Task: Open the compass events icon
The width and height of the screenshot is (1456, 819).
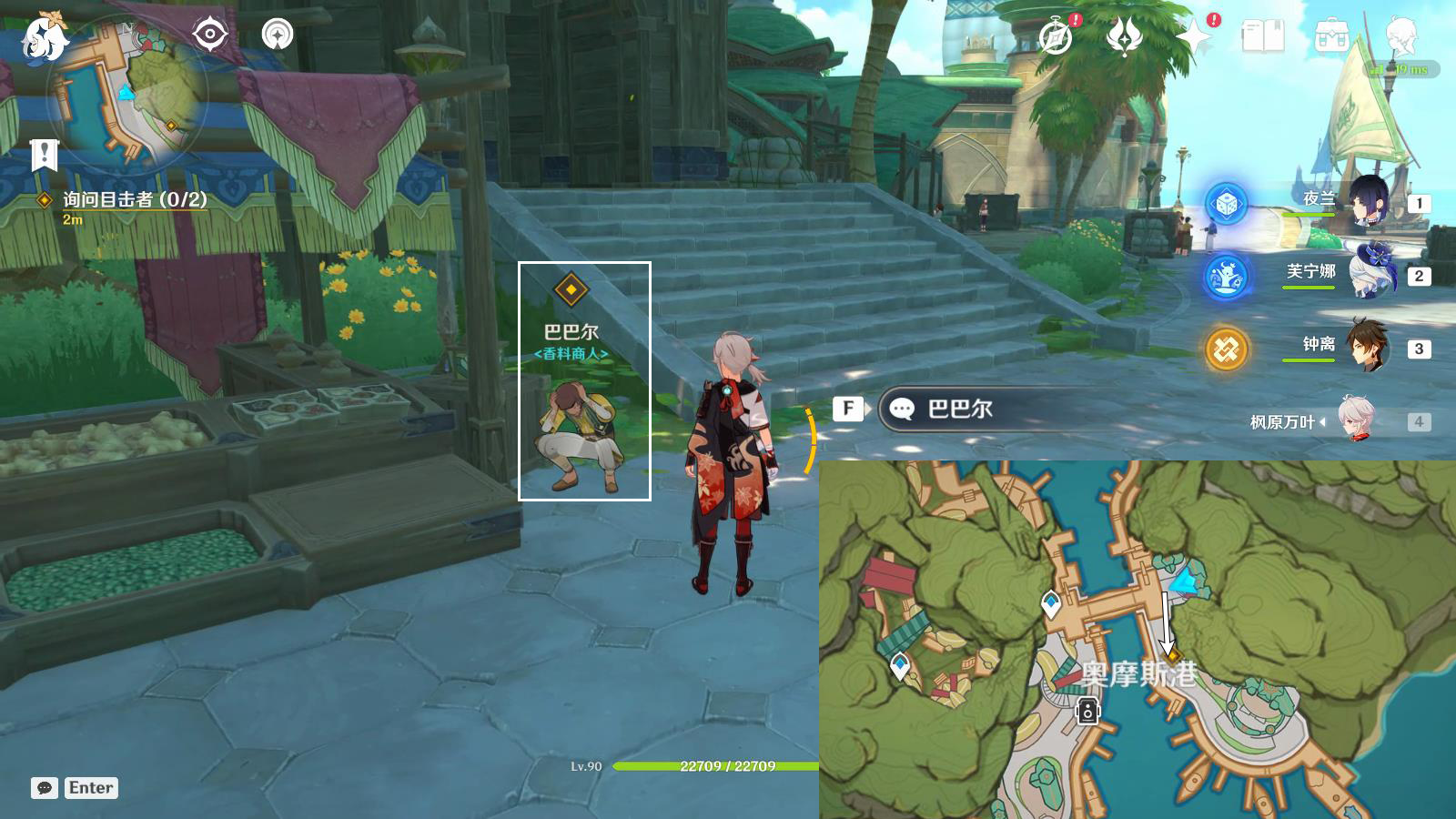Action: (1056, 37)
